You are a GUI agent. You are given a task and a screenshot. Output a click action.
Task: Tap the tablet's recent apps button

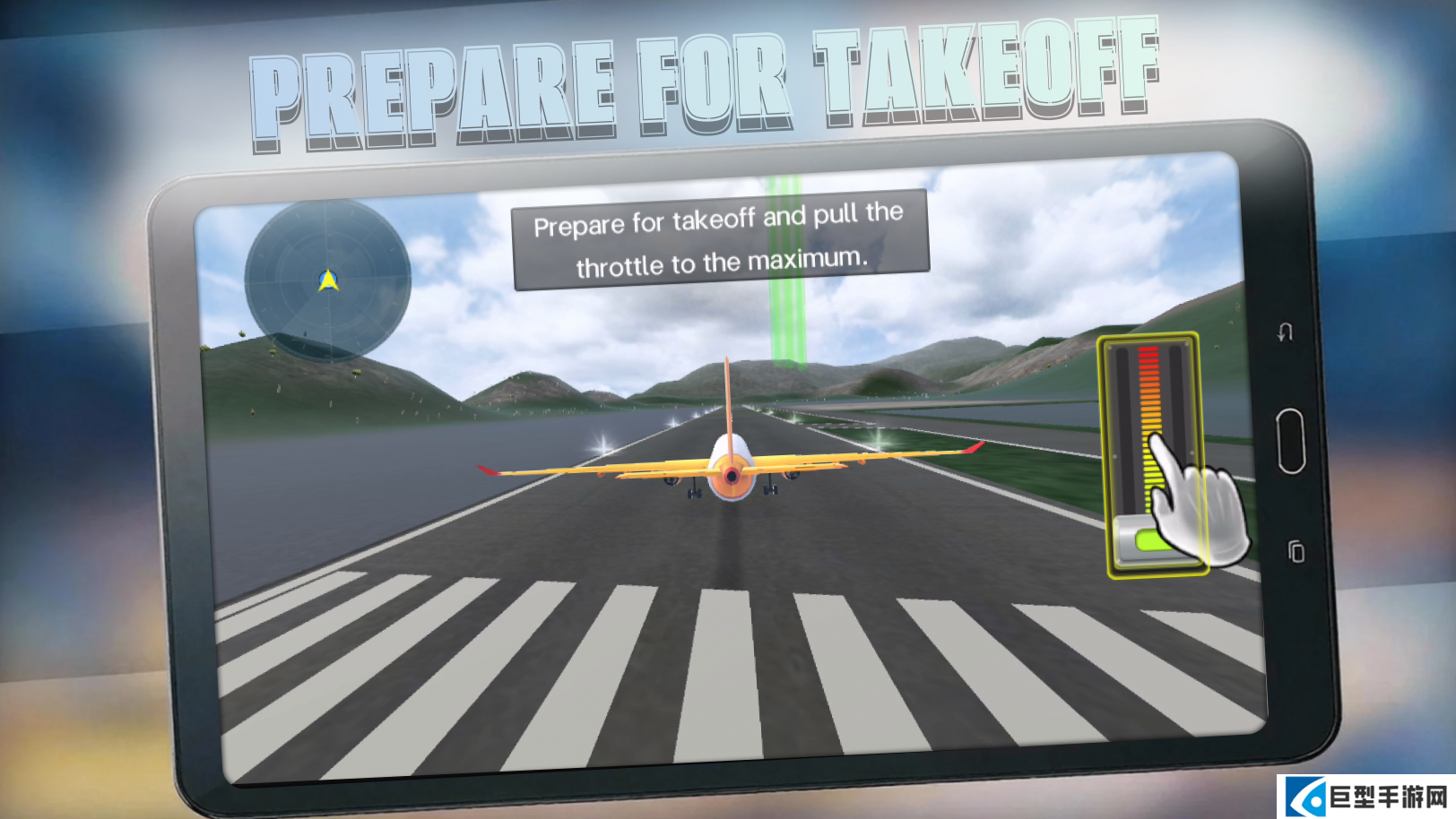[1296, 551]
